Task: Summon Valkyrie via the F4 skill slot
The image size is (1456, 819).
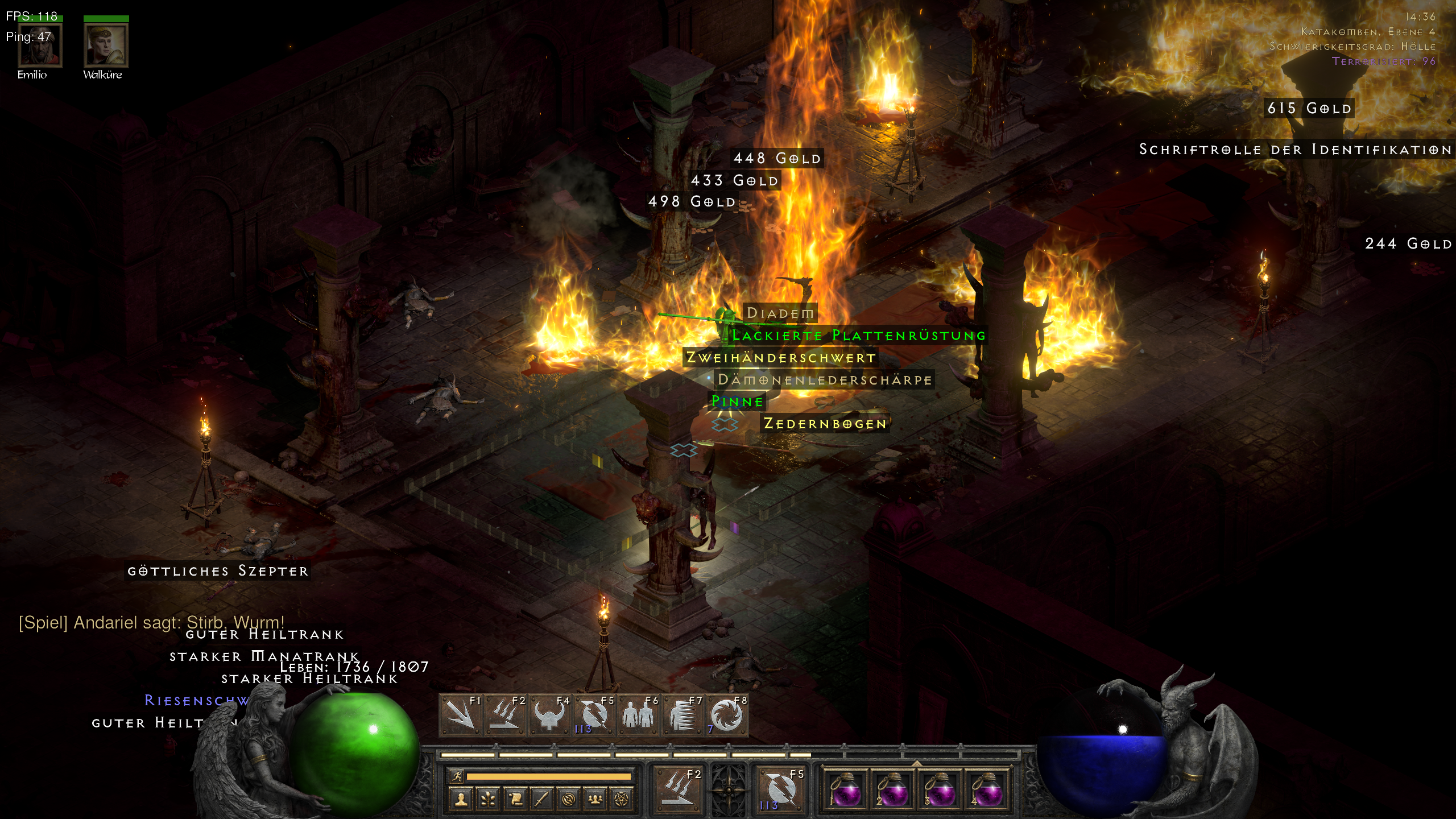Action: coord(549,715)
